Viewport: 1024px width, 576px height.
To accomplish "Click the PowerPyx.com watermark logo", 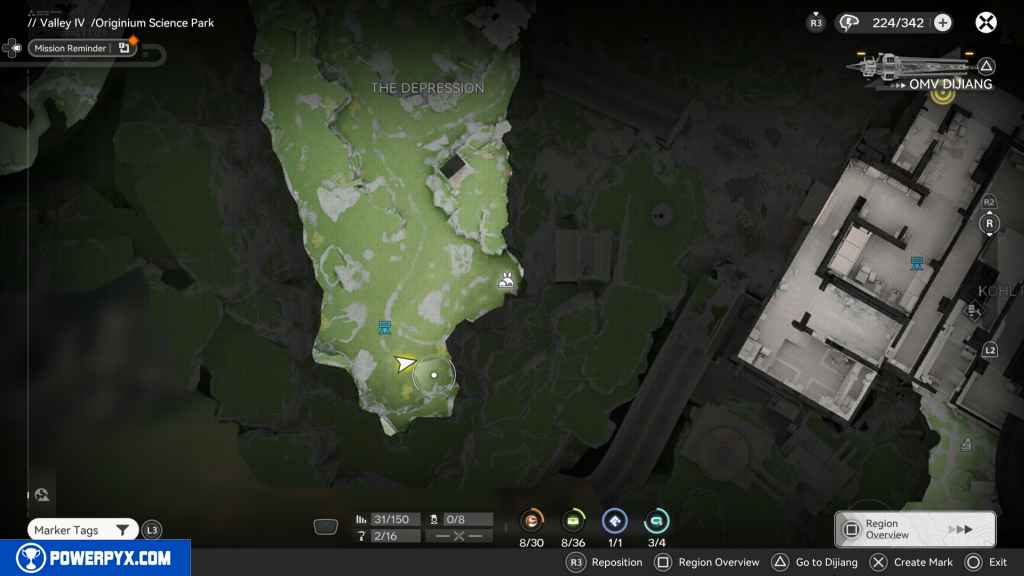I will tap(95, 558).
